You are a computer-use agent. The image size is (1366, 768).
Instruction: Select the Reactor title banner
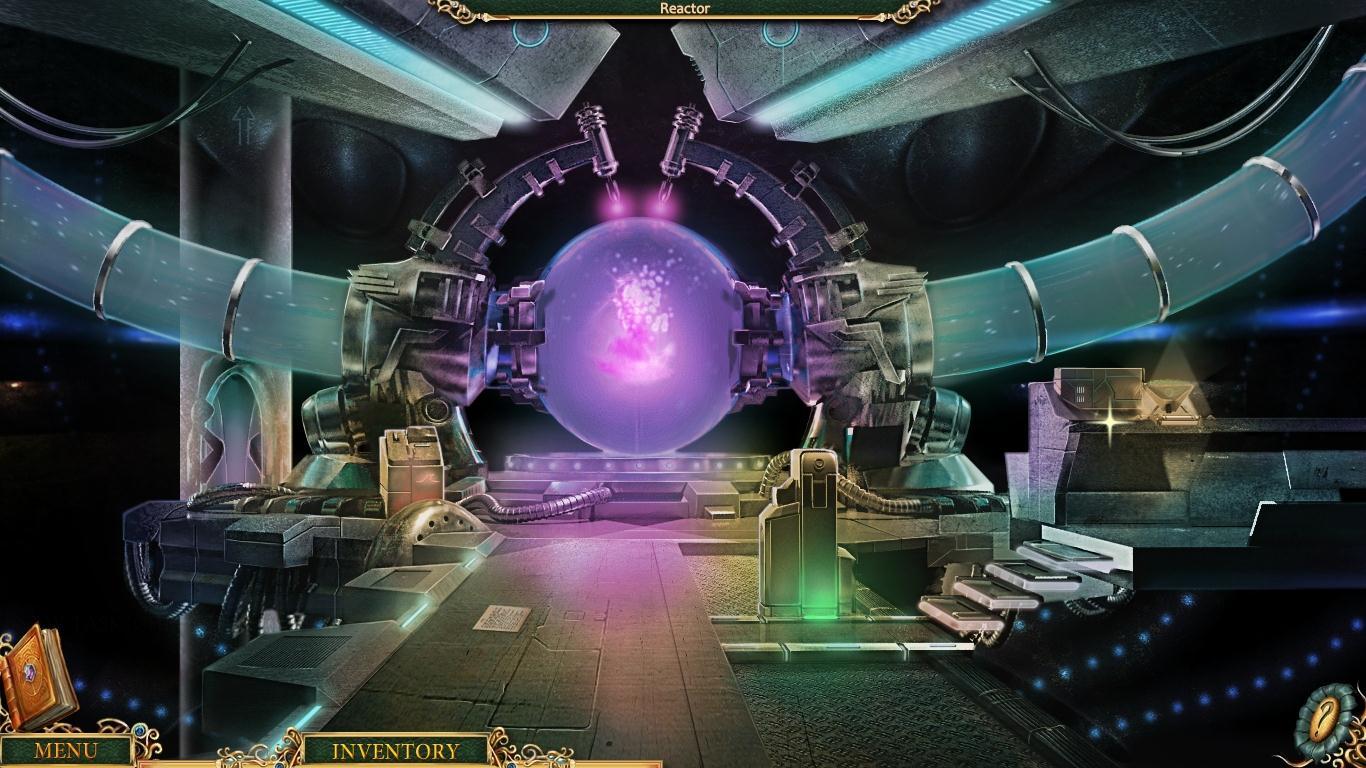pos(683,8)
